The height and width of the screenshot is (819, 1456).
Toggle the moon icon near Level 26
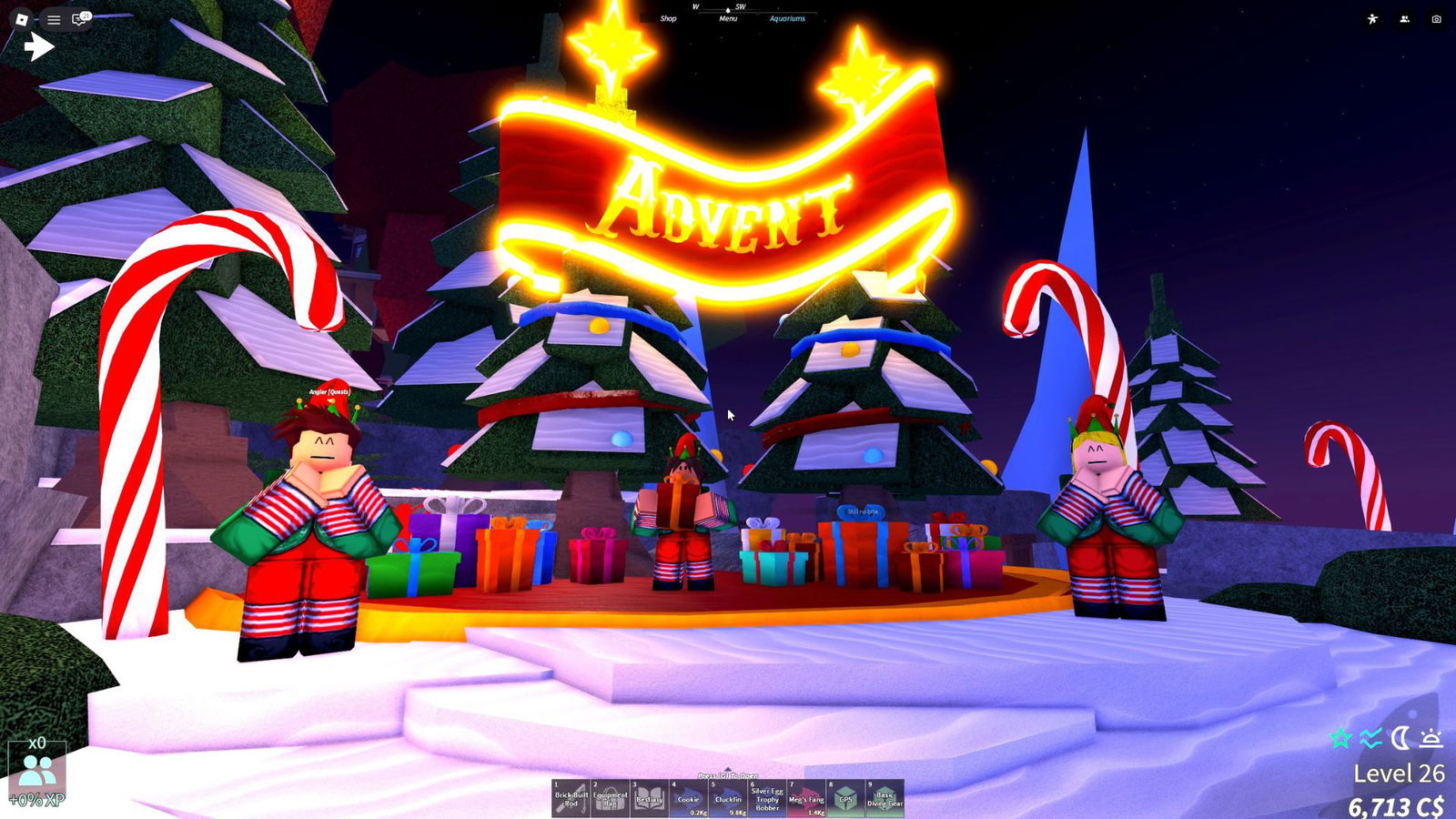tap(1400, 737)
